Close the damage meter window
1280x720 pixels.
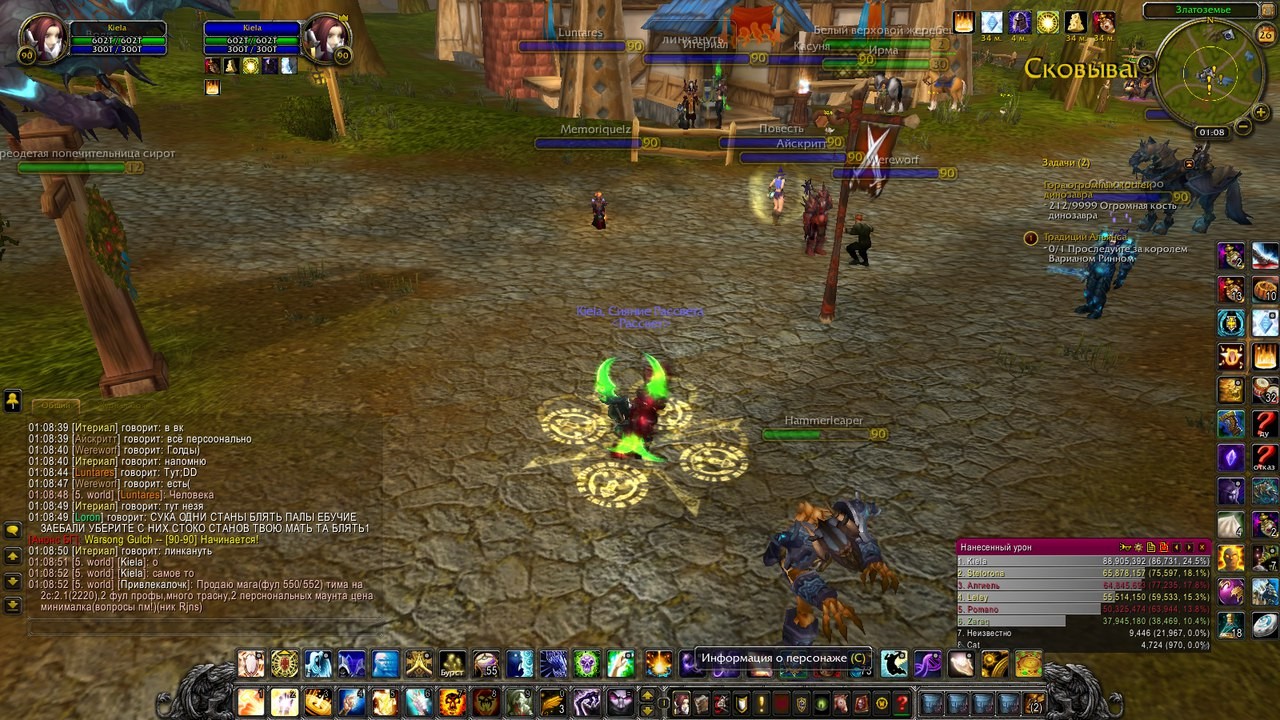pos(1202,547)
